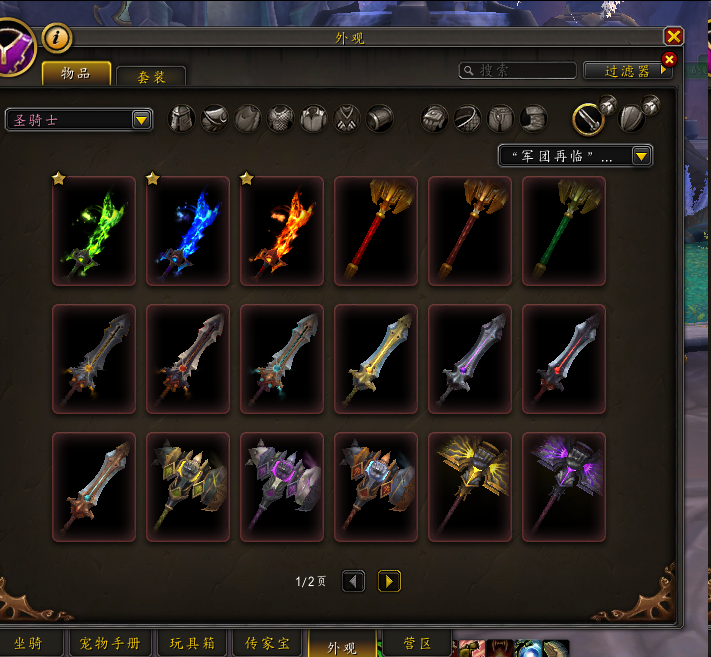Go to the previous appearance page
The width and height of the screenshot is (711, 657).
point(353,581)
